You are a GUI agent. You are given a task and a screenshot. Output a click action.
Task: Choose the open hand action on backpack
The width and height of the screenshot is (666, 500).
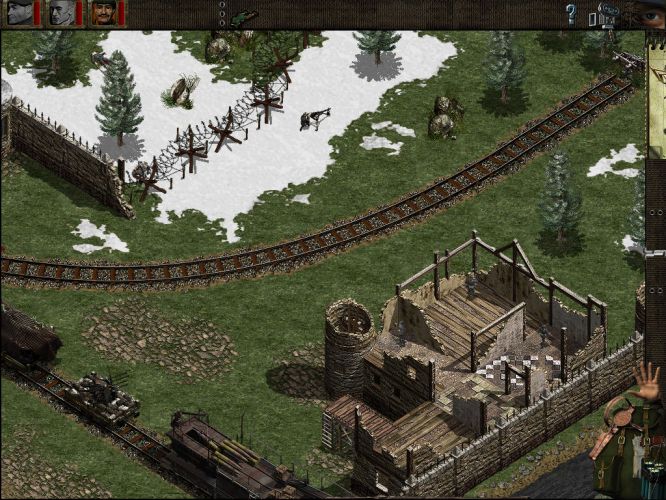[646, 383]
